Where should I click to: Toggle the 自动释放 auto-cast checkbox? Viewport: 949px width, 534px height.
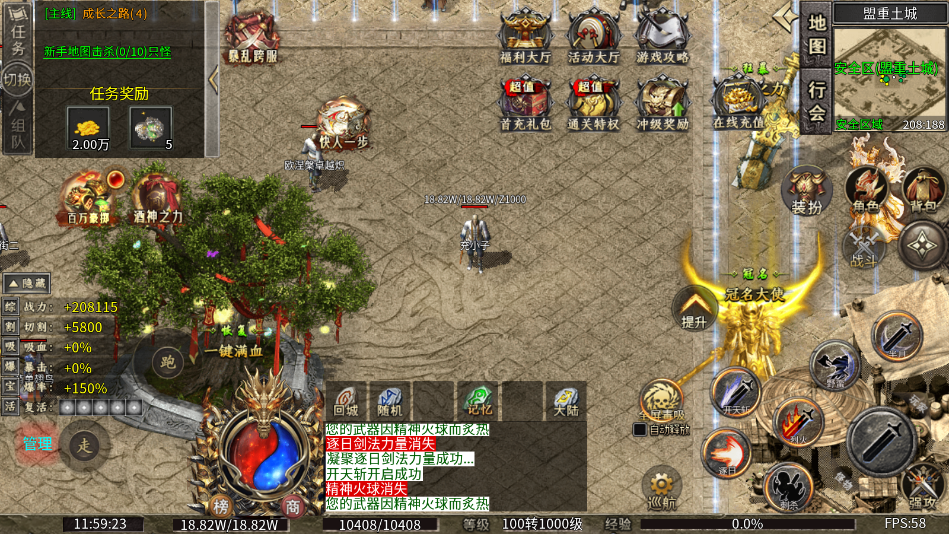[640, 430]
